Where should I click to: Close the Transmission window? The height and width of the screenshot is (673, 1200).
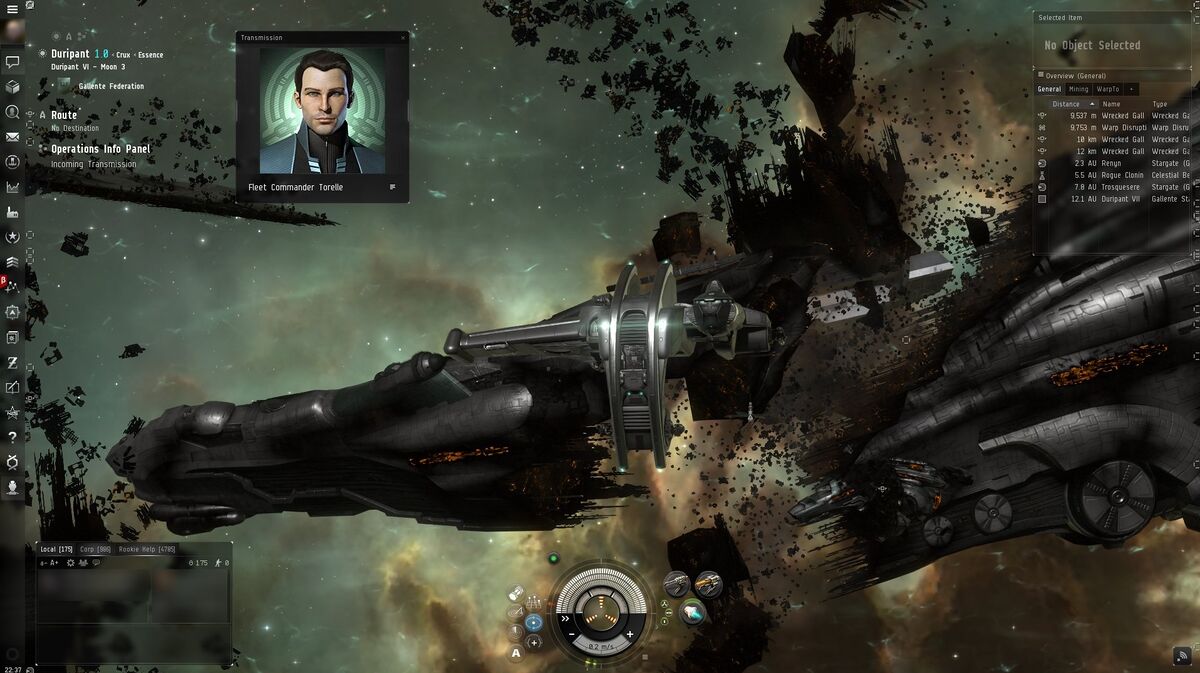coord(403,38)
